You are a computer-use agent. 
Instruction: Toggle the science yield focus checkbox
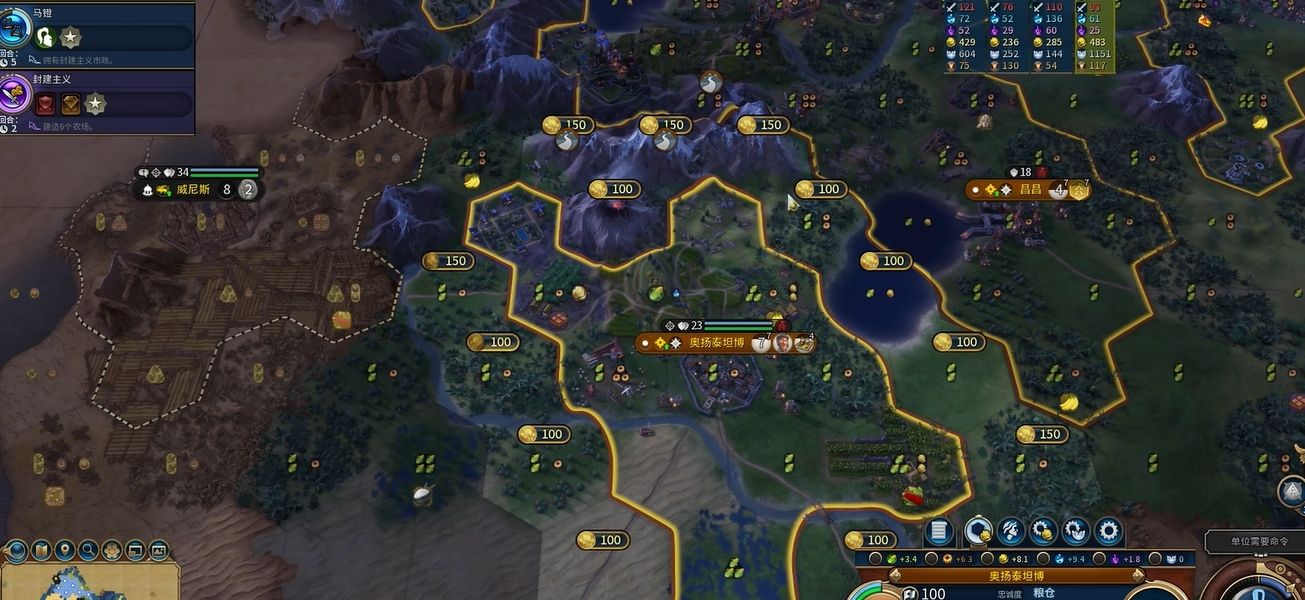tap(1043, 559)
